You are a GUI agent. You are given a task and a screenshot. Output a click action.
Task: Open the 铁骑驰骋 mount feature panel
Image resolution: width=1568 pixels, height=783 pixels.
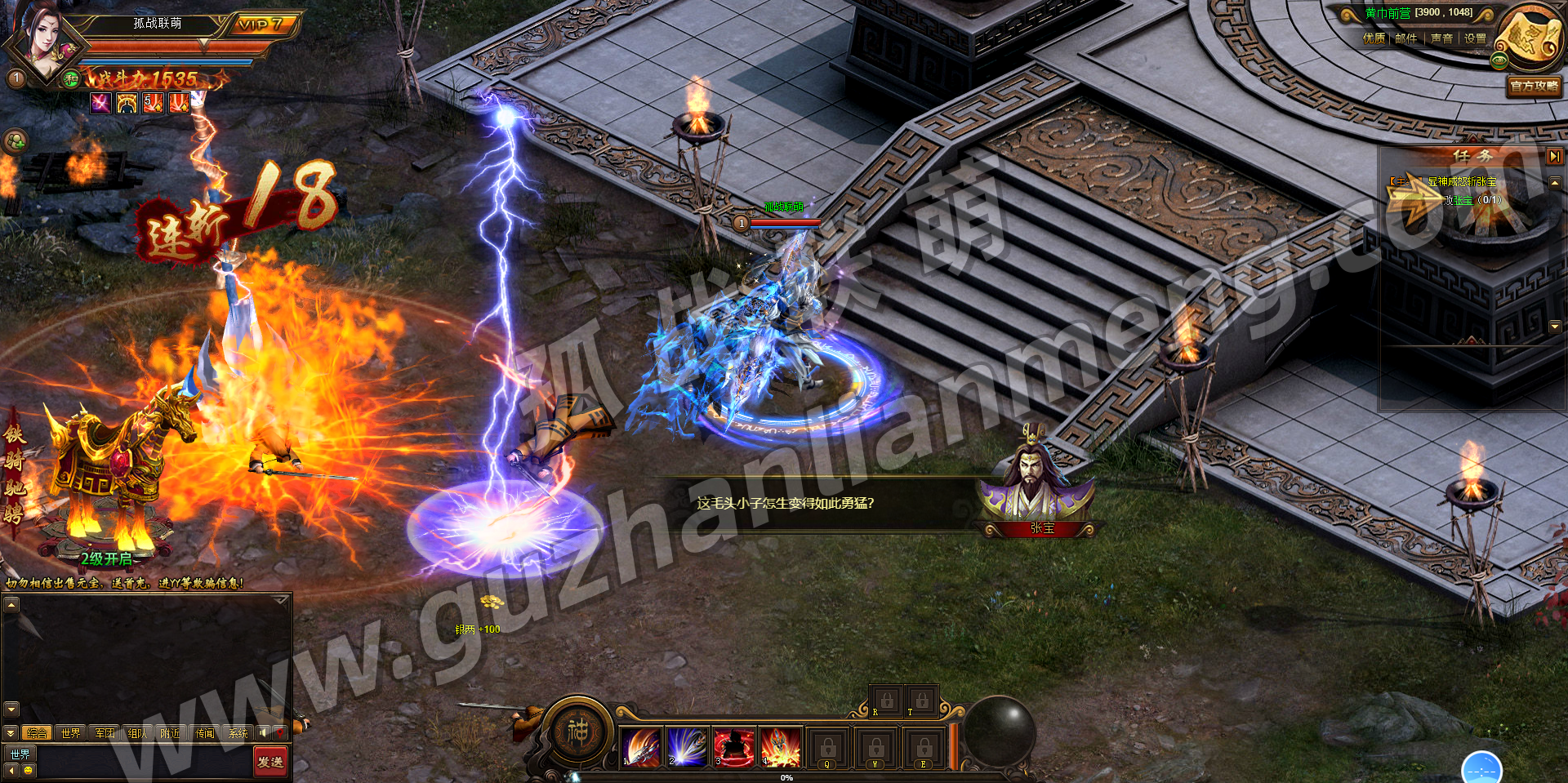coord(106,482)
